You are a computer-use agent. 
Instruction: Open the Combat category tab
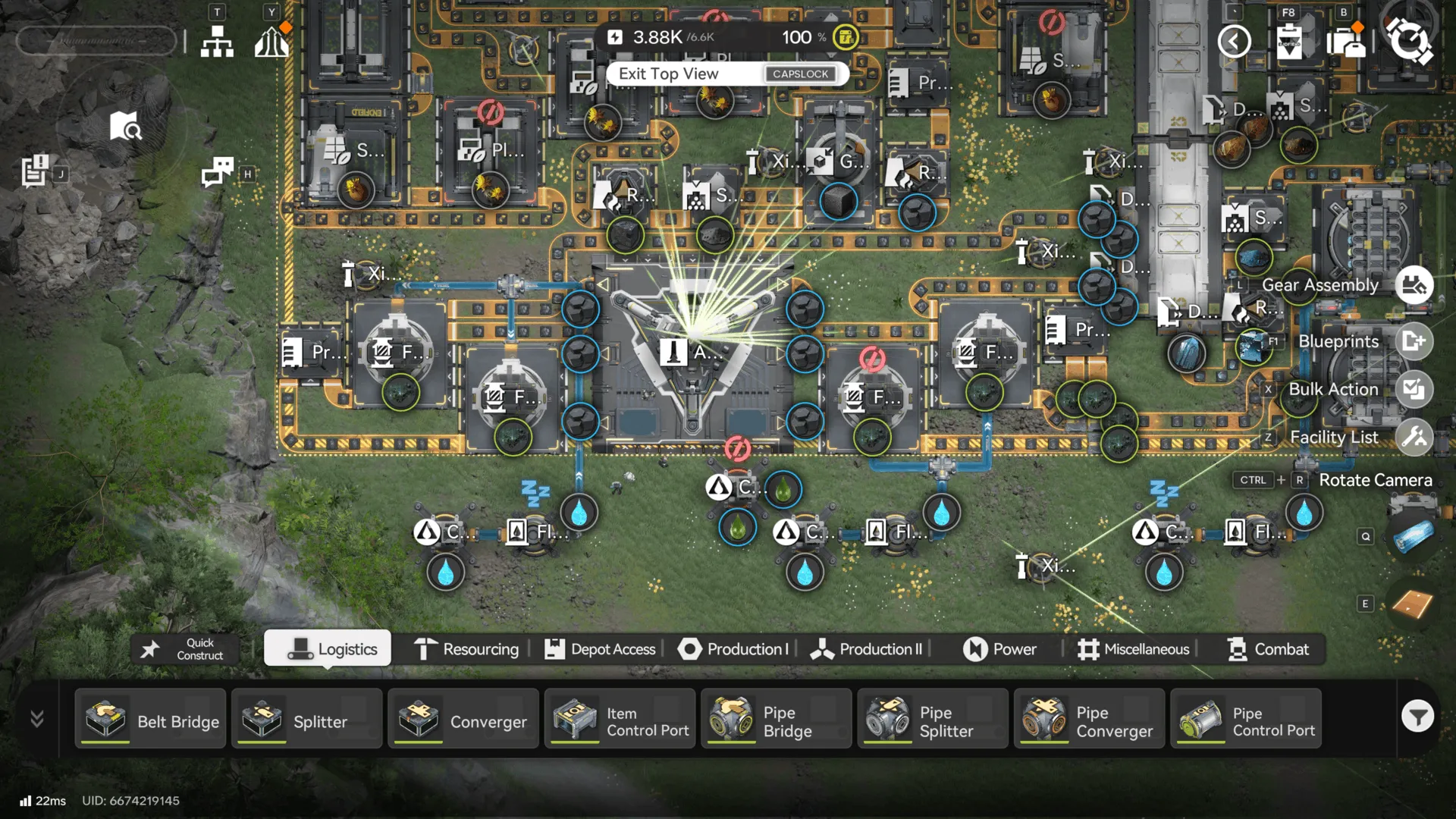point(1267,649)
